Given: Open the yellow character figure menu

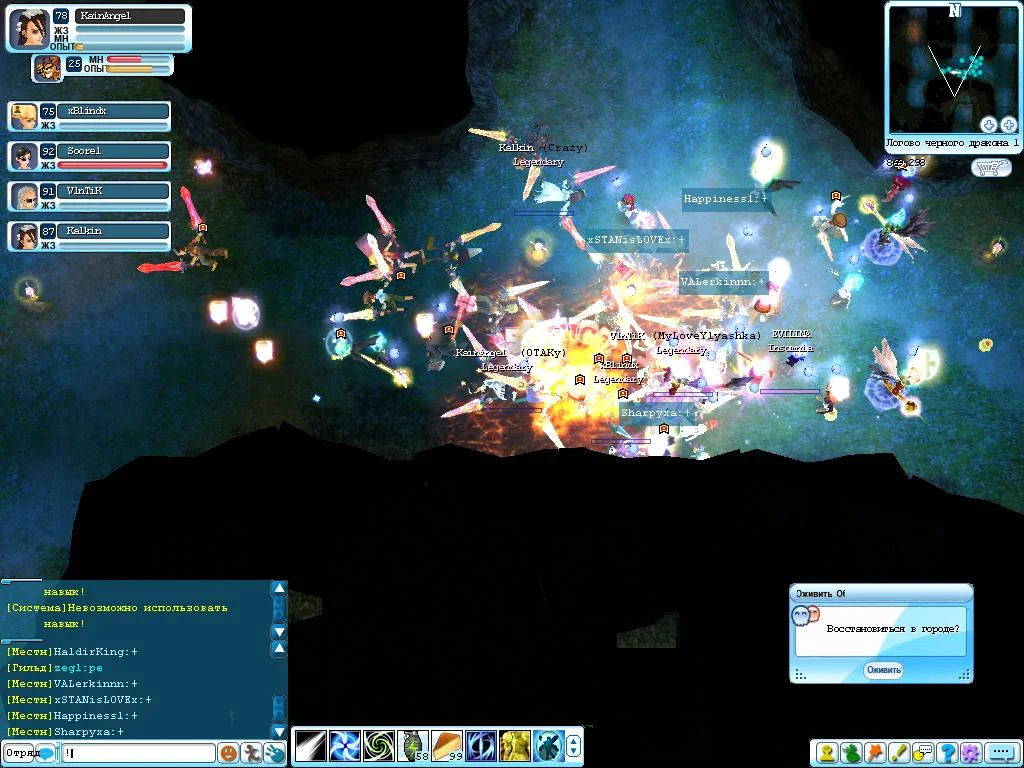Looking at the screenshot, I should coord(827,752).
